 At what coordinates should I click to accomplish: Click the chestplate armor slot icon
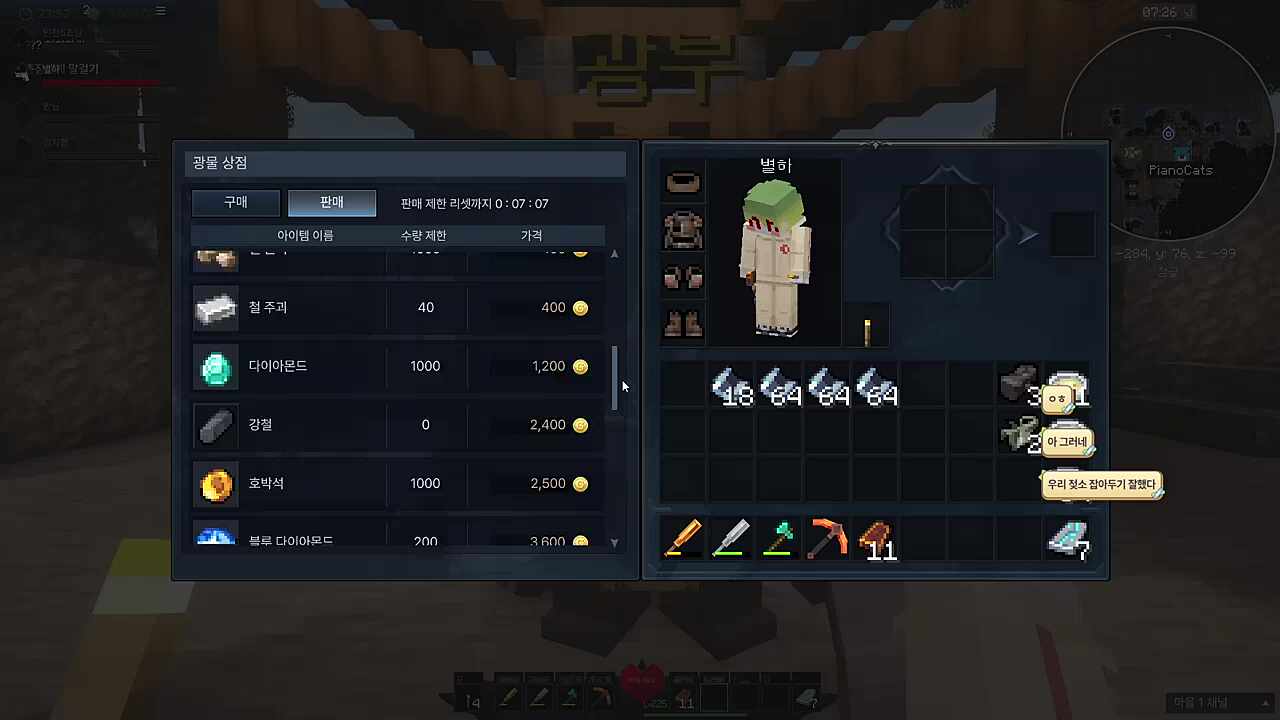pos(683,229)
